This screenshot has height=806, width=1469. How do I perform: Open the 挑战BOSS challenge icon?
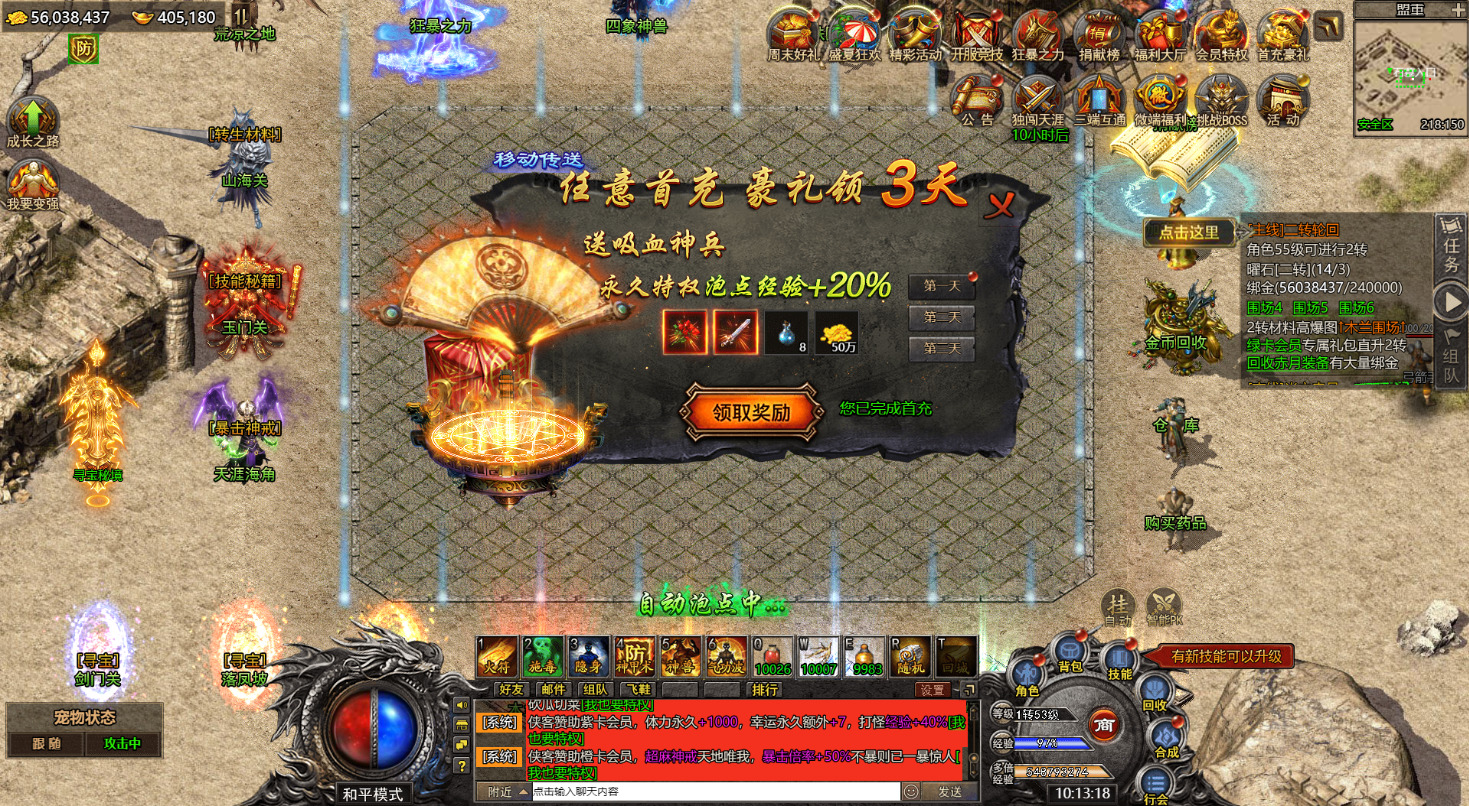pyautogui.click(x=1220, y=100)
